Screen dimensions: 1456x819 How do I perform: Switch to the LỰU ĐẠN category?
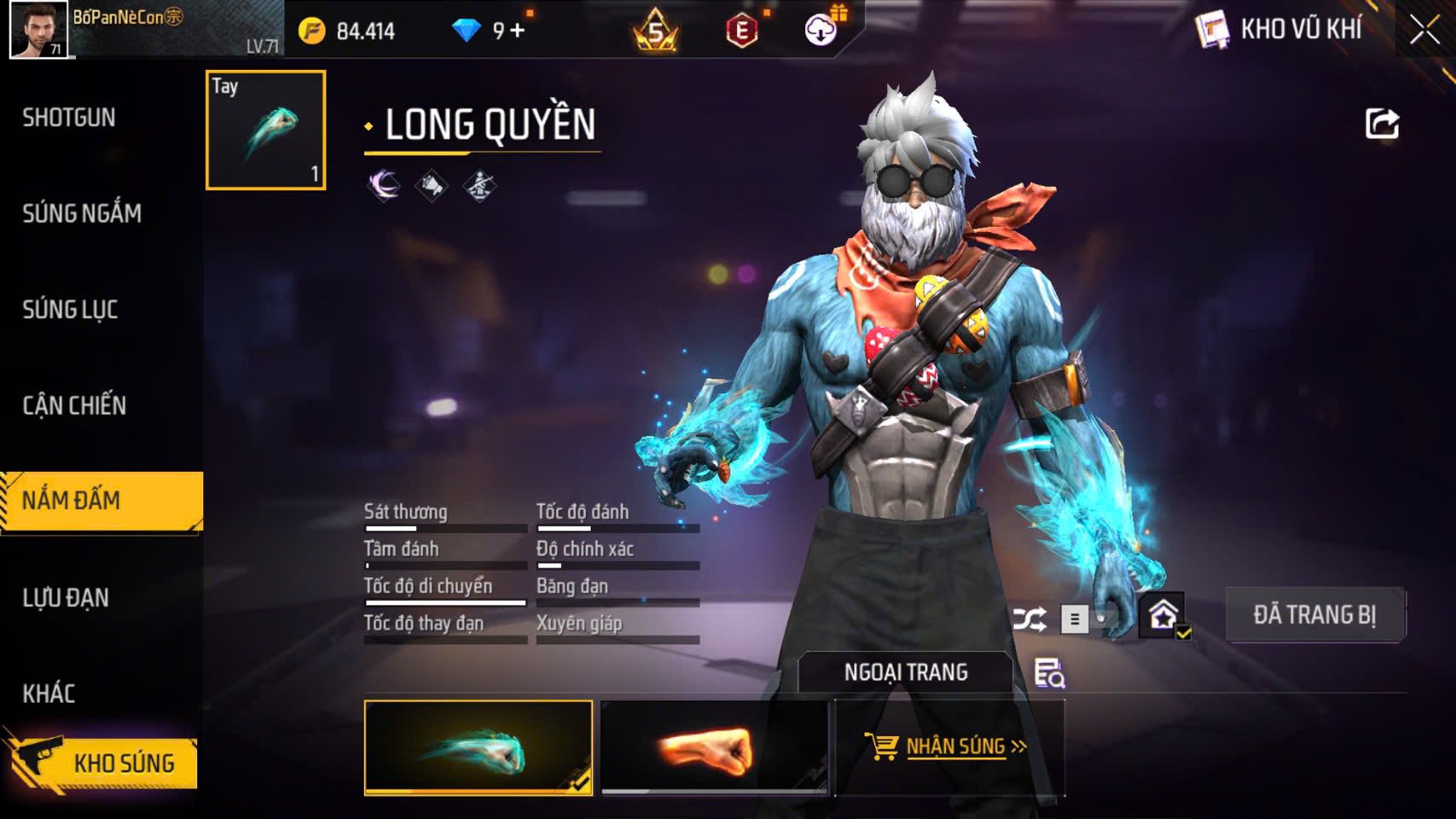66,597
